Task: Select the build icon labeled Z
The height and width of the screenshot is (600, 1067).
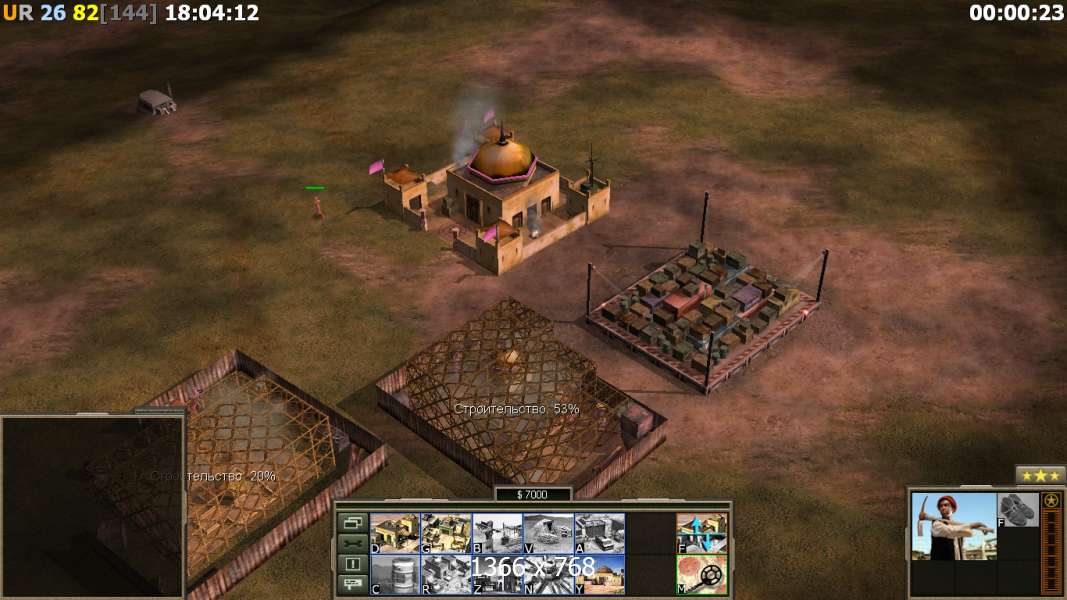Action: [x=497, y=575]
